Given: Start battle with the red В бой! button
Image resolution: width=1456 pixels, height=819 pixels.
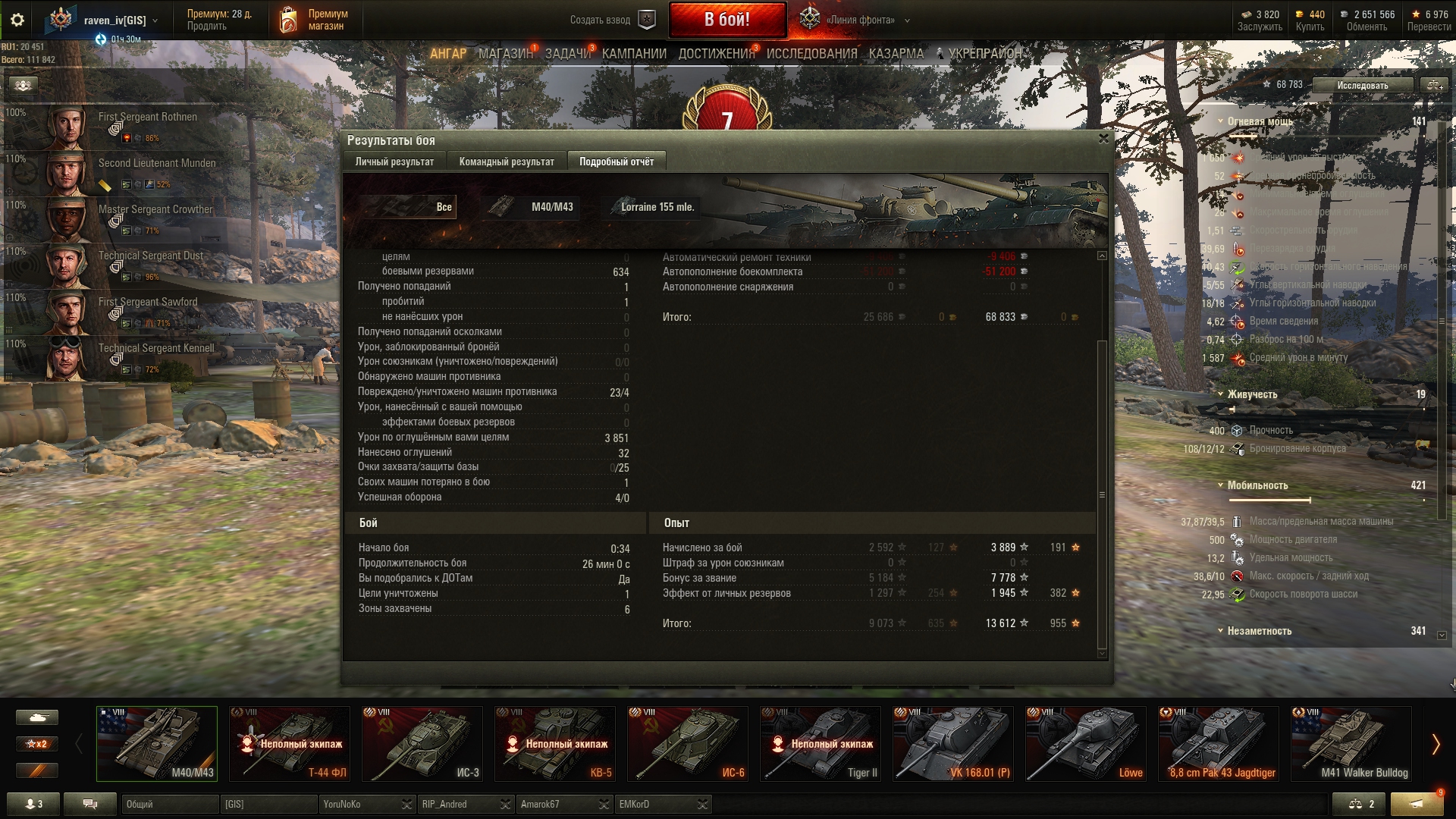Looking at the screenshot, I should pyautogui.click(x=726, y=20).
